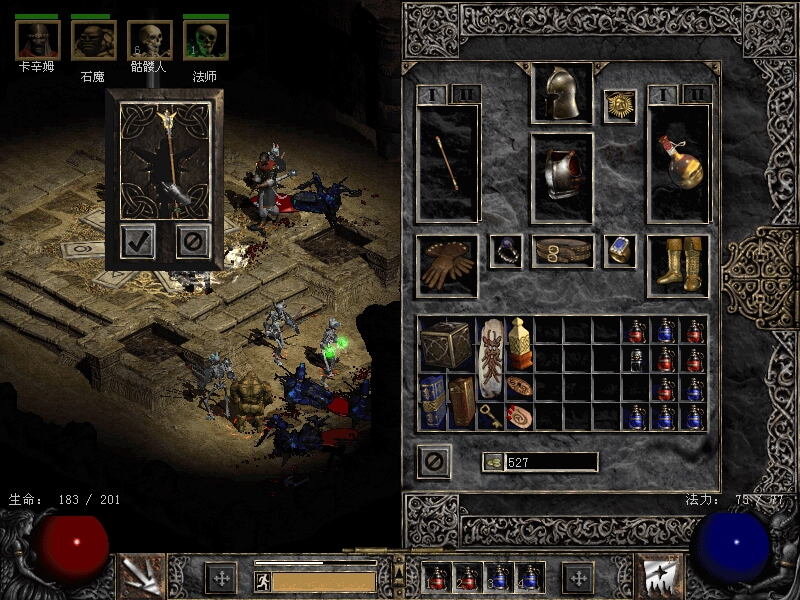Close the inventory panel
This screenshot has height=600, width=800.
434,461
